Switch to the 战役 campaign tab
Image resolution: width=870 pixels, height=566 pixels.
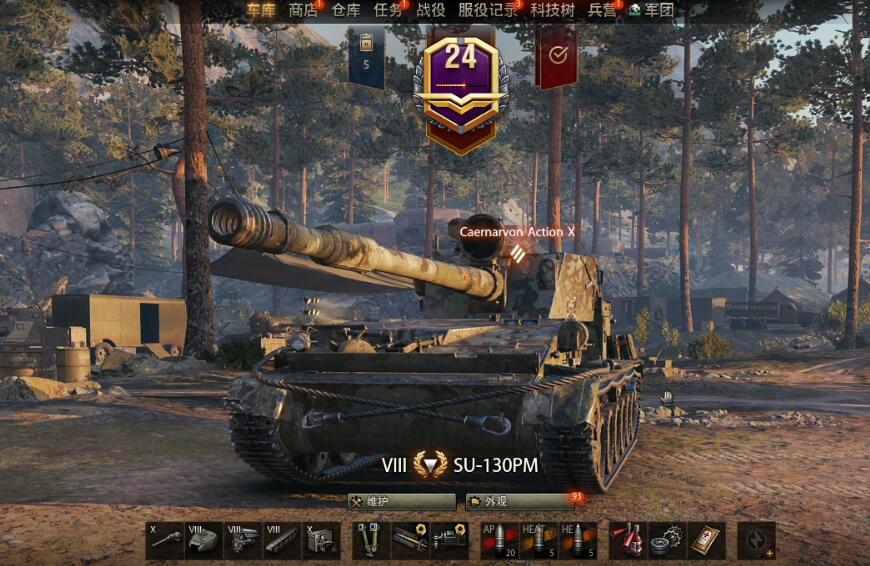click(x=431, y=10)
